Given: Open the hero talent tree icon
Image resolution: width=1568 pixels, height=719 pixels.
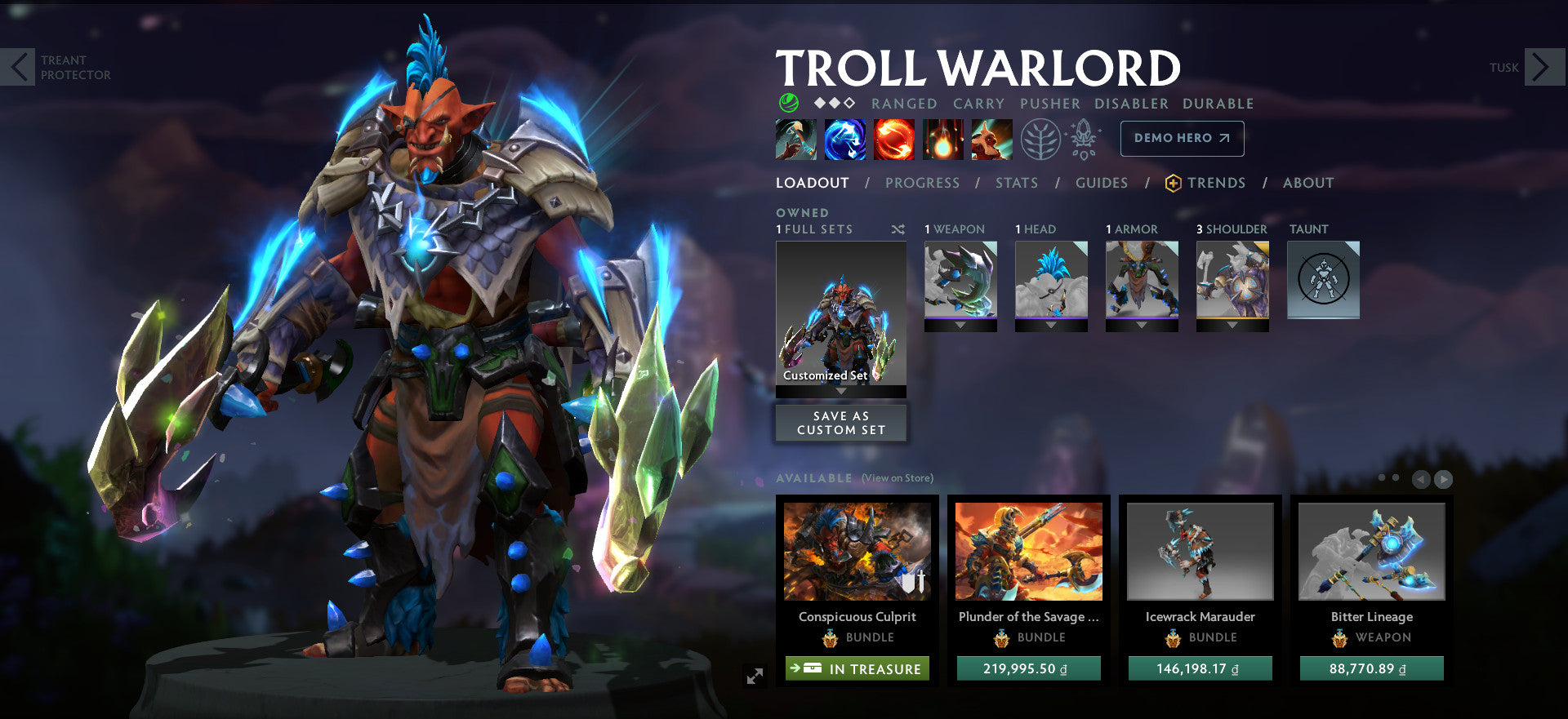Looking at the screenshot, I should click(x=1042, y=138).
